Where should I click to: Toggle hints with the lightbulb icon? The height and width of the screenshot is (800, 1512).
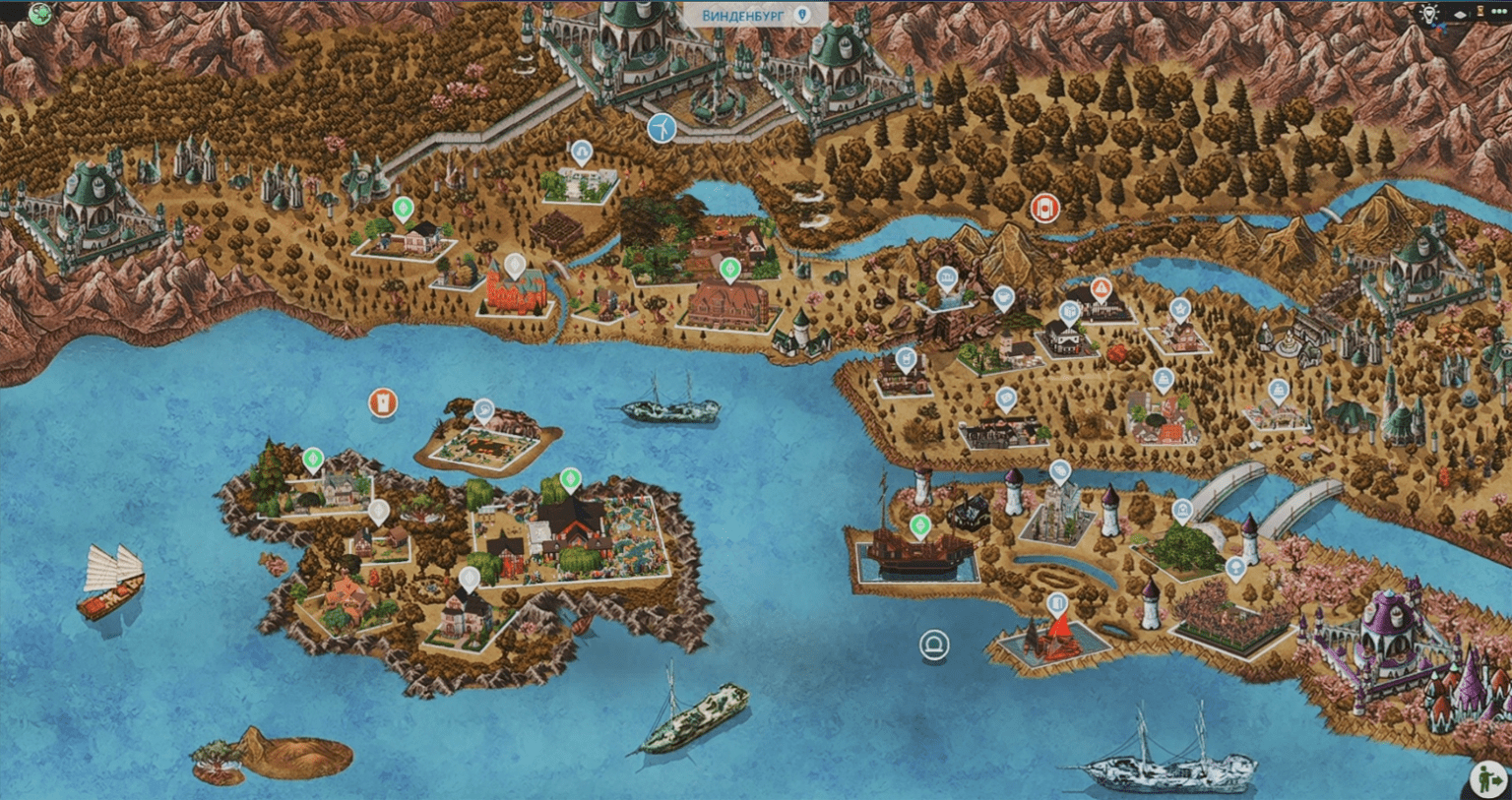pyautogui.click(x=1429, y=13)
